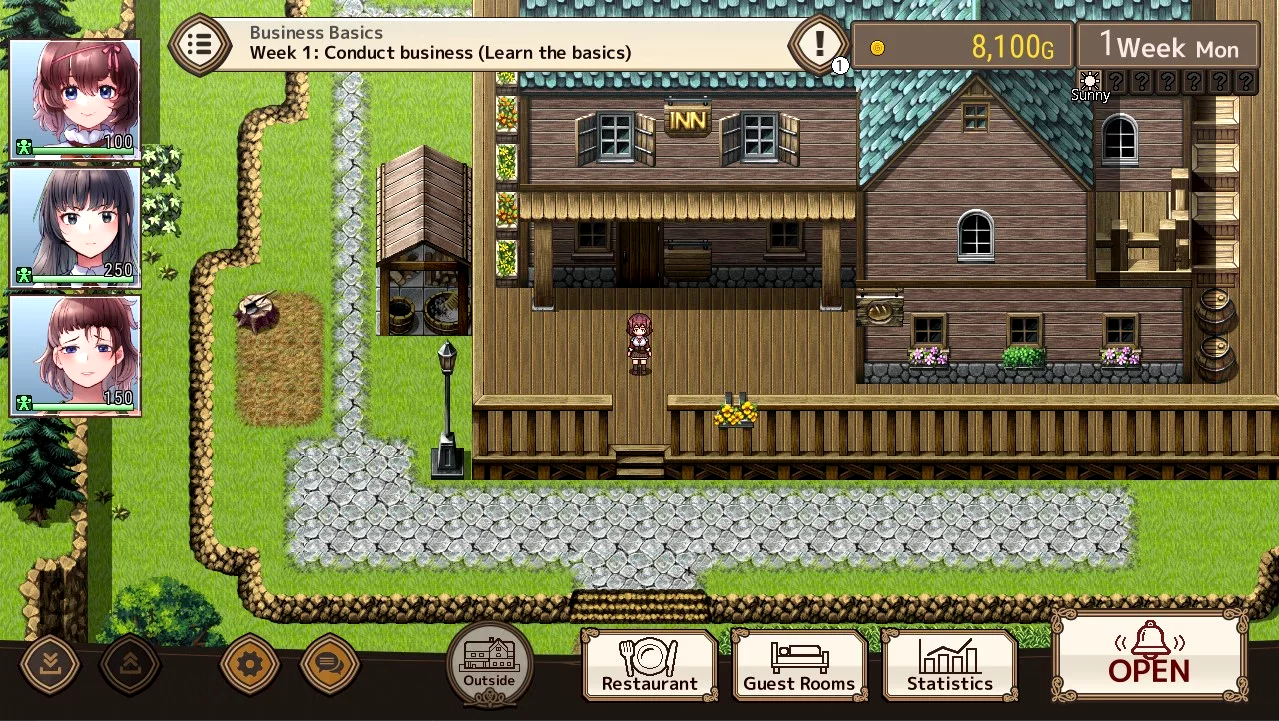
Task: Click the exclamation mark notification icon
Action: [x=819, y=44]
